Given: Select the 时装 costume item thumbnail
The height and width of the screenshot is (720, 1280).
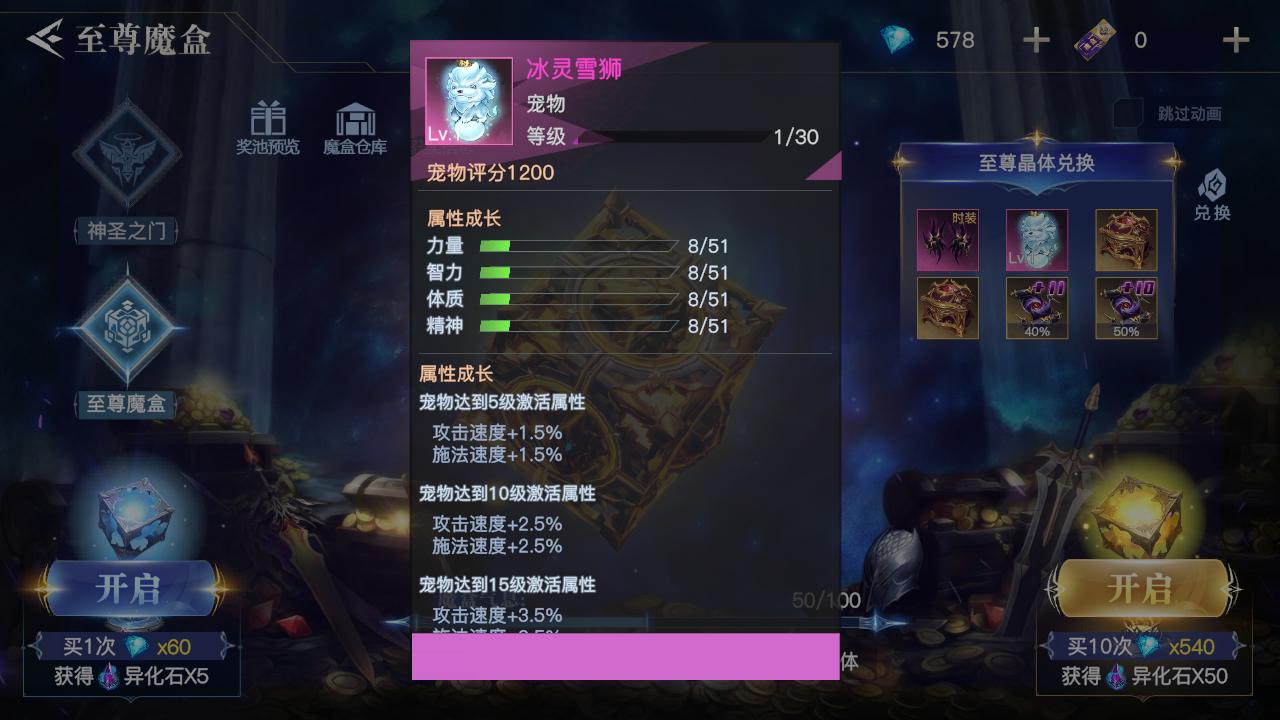Looking at the screenshot, I should [947, 239].
